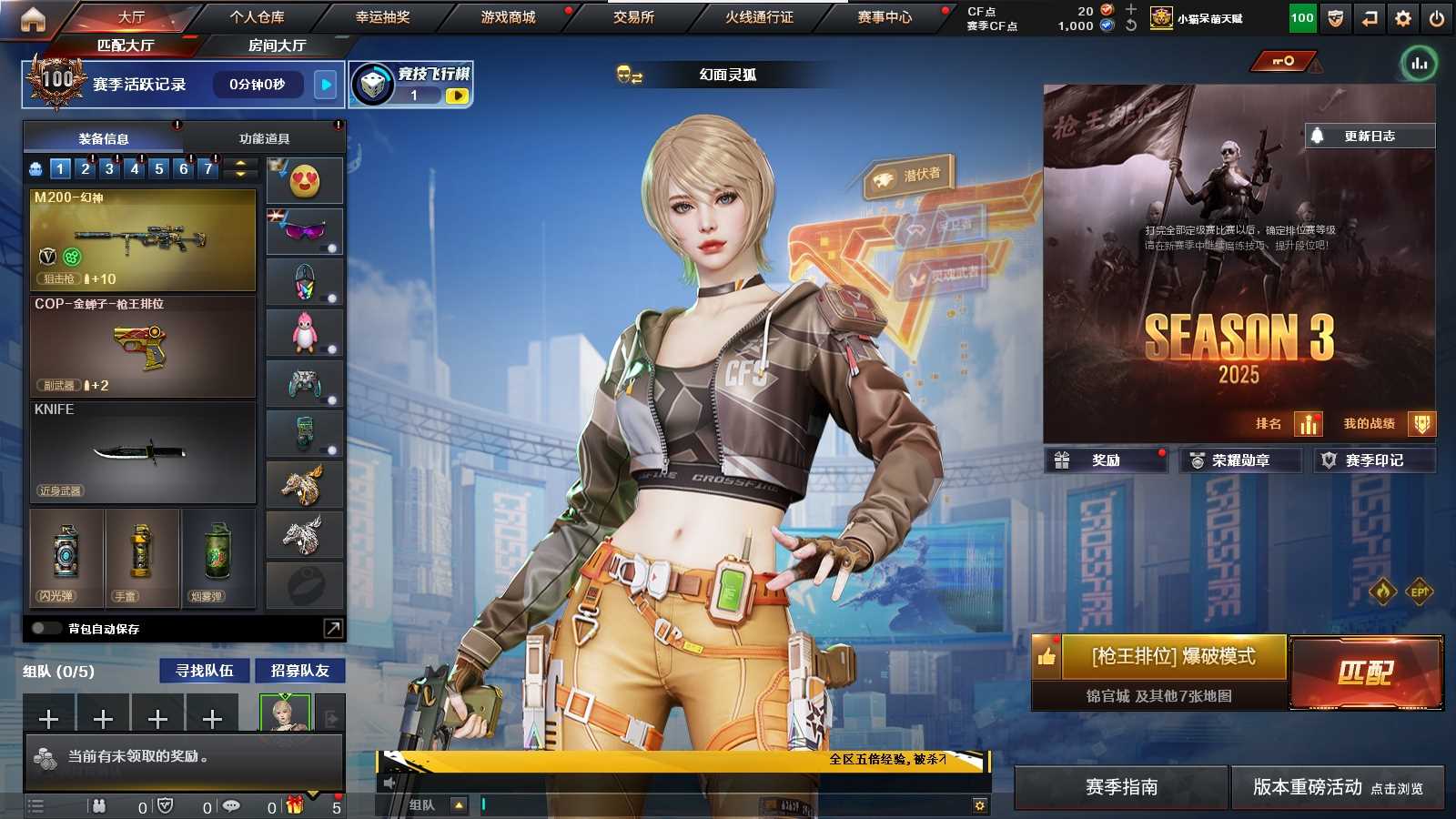Screen dimensions: 1456x819
Task: Collapse the backpack slot bar with double chevron
Action: point(238,168)
